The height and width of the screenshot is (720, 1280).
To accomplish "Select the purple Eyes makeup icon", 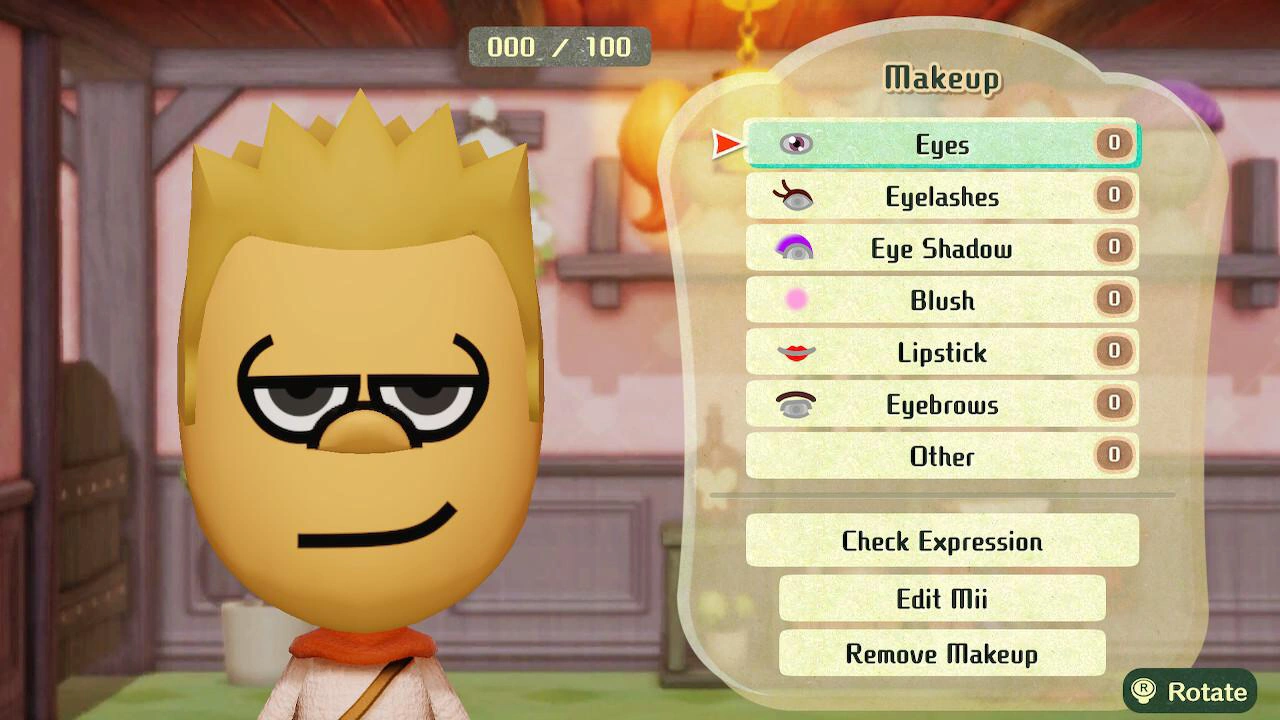I will pos(795,143).
